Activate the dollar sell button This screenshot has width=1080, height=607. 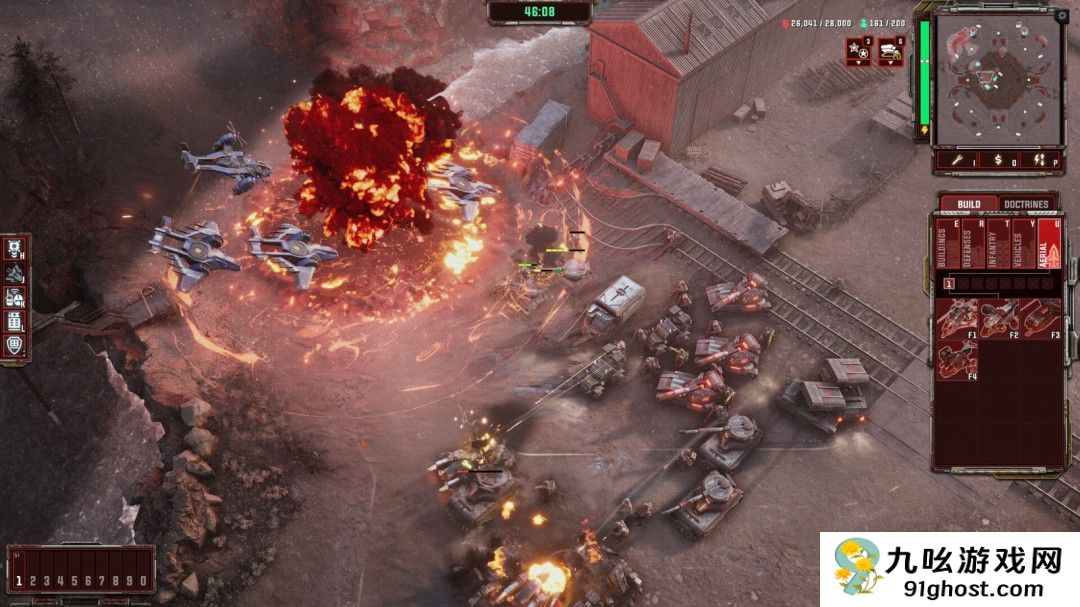(997, 159)
